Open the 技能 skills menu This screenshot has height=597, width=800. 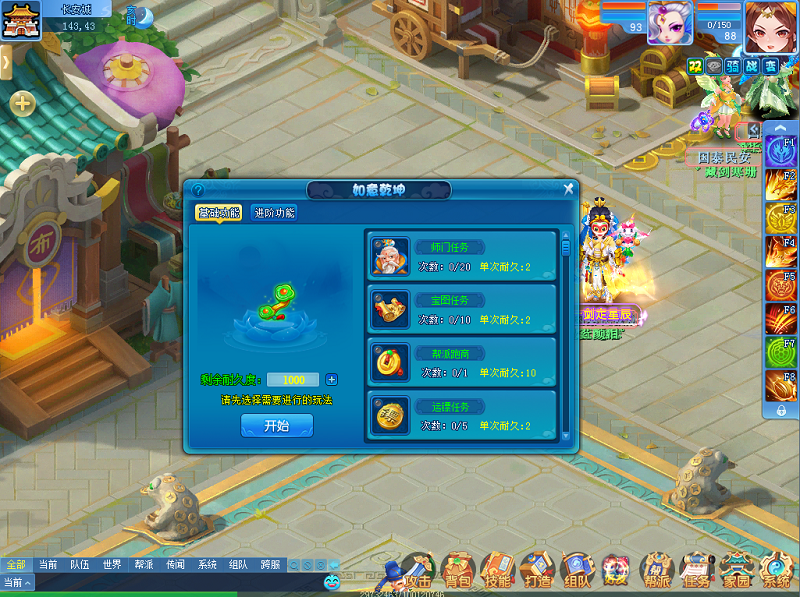(497, 571)
